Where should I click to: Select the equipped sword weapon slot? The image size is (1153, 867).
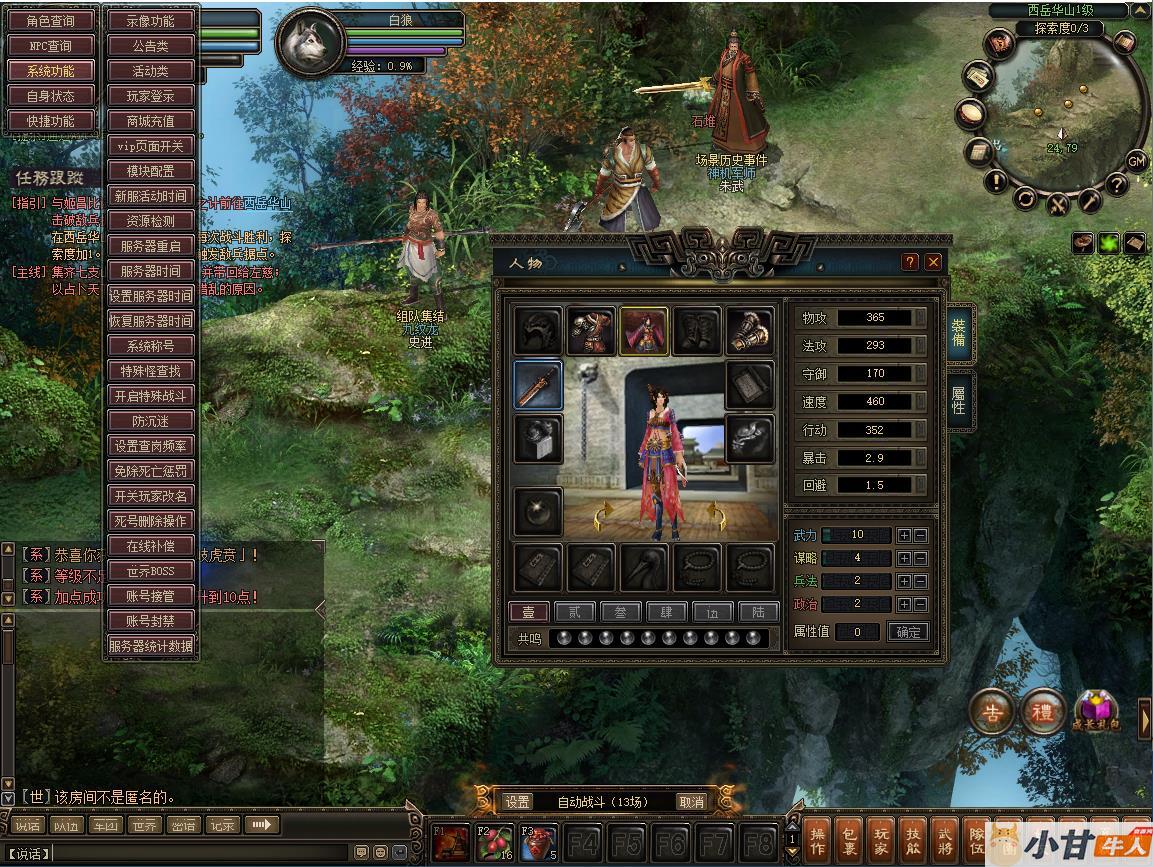[538, 386]
